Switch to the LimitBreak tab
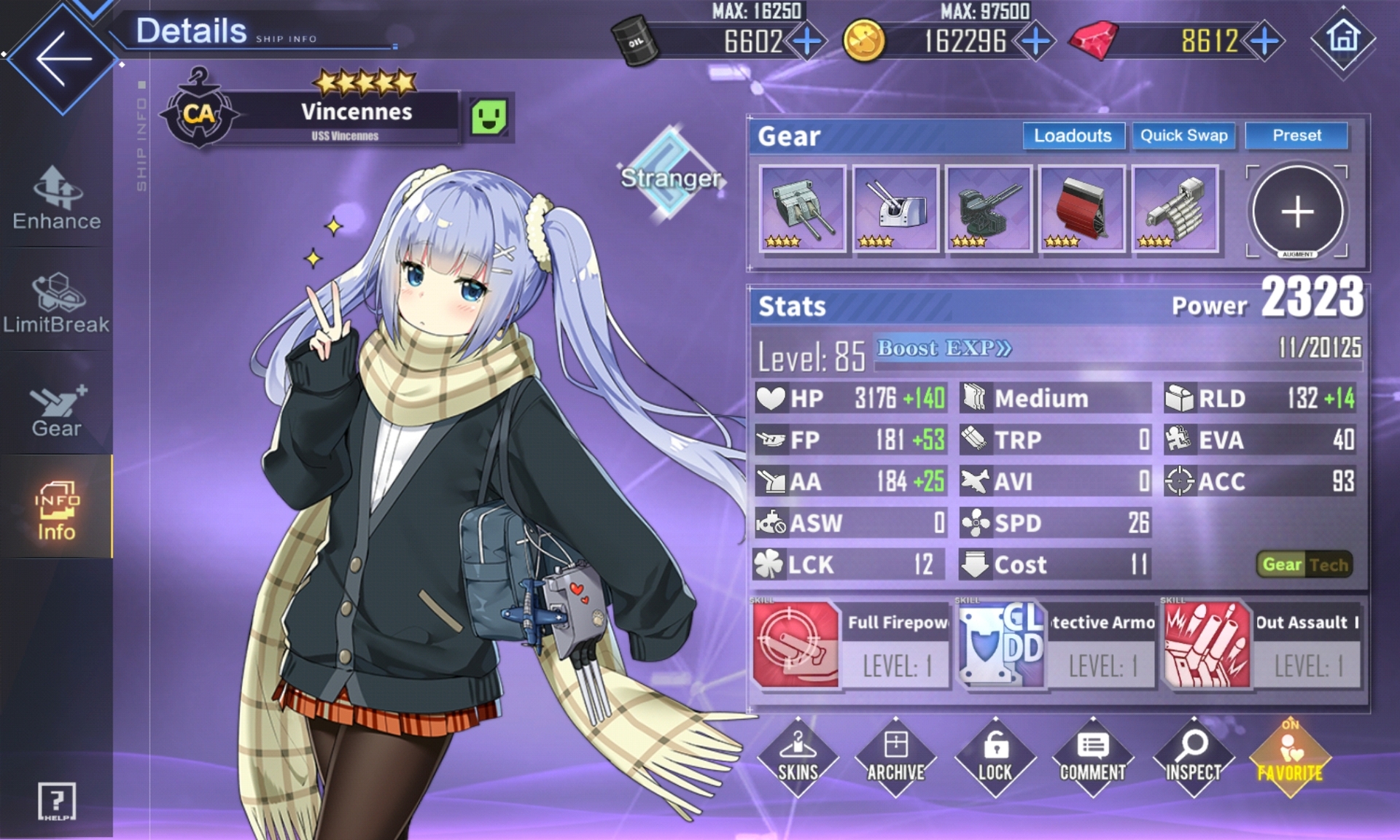This screenshot has width=1400, height=840. pos(56,303)
